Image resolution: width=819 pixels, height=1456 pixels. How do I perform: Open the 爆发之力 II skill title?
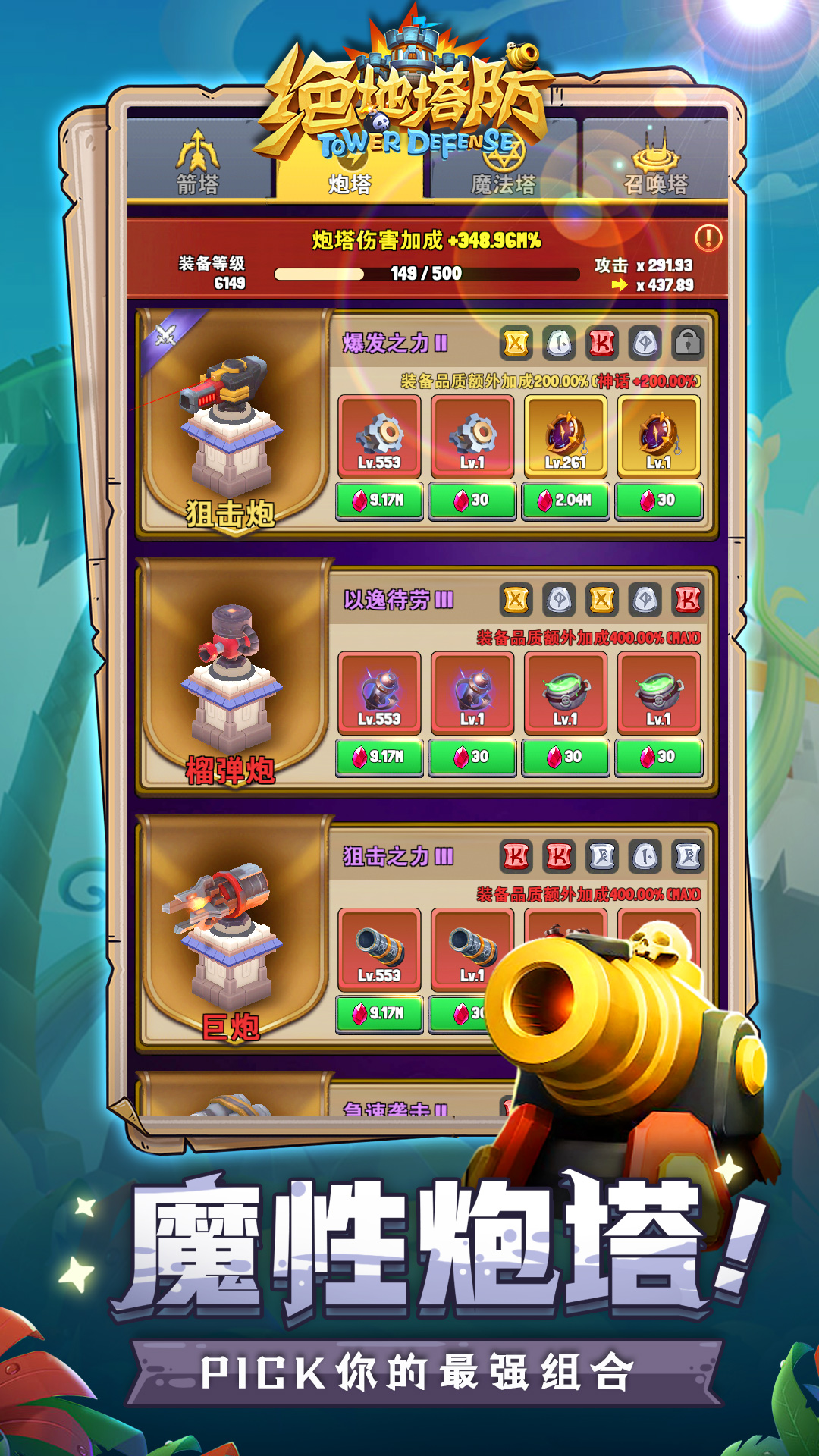pos(395,344)
